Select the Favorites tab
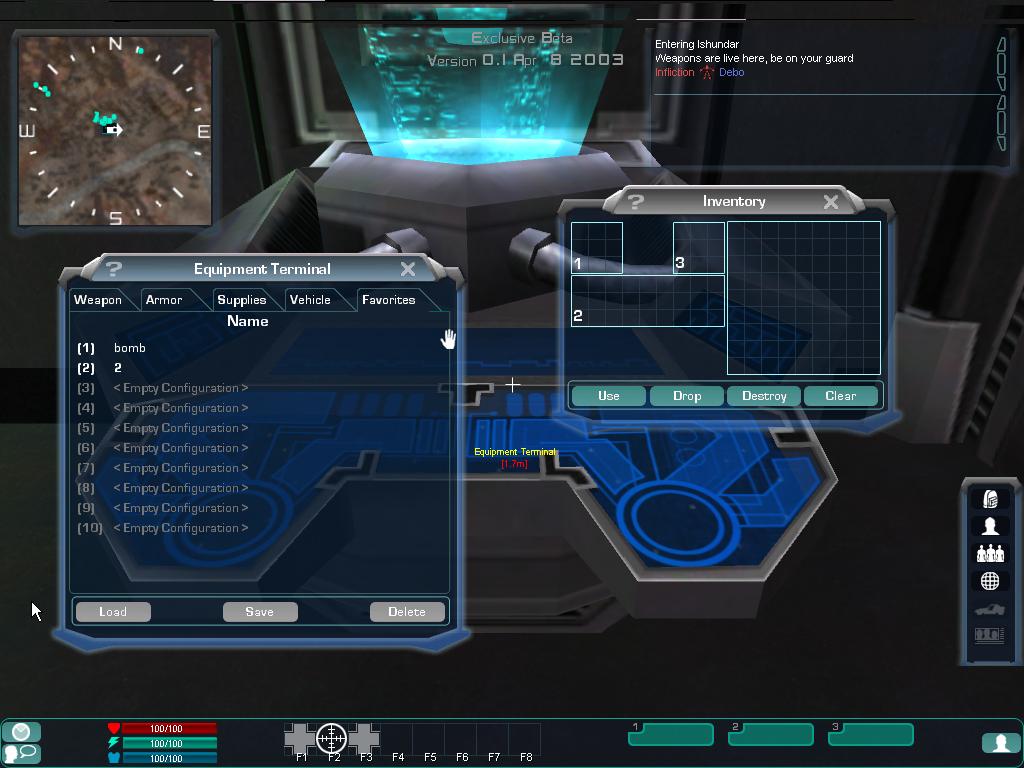This screenshot has width=1024, height=768. click(388, 300)
